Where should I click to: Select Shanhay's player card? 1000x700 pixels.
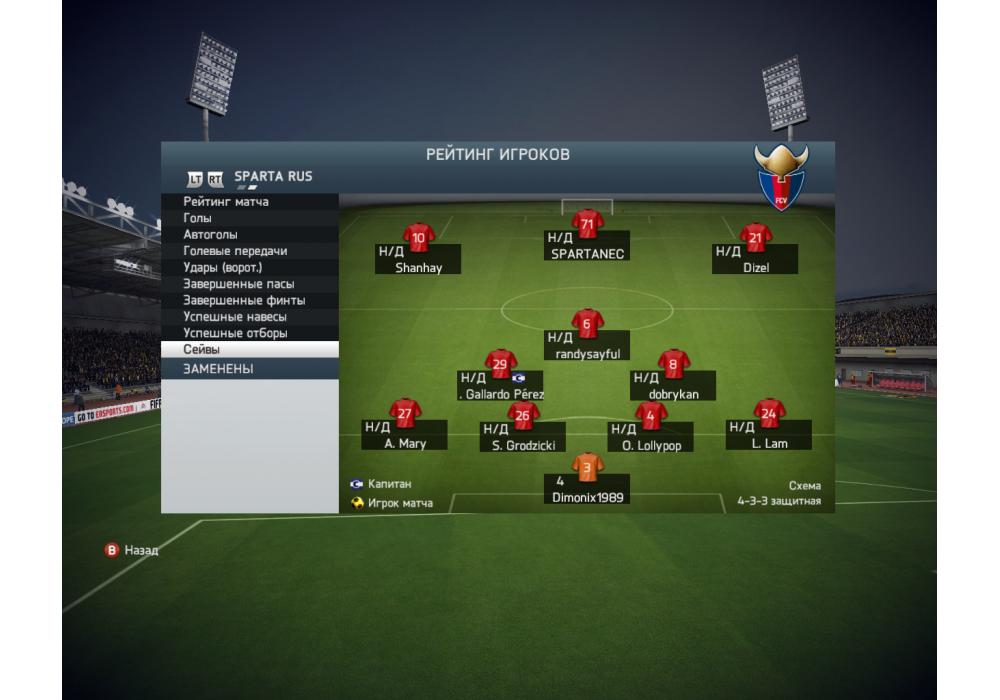[x=418, y=254]
